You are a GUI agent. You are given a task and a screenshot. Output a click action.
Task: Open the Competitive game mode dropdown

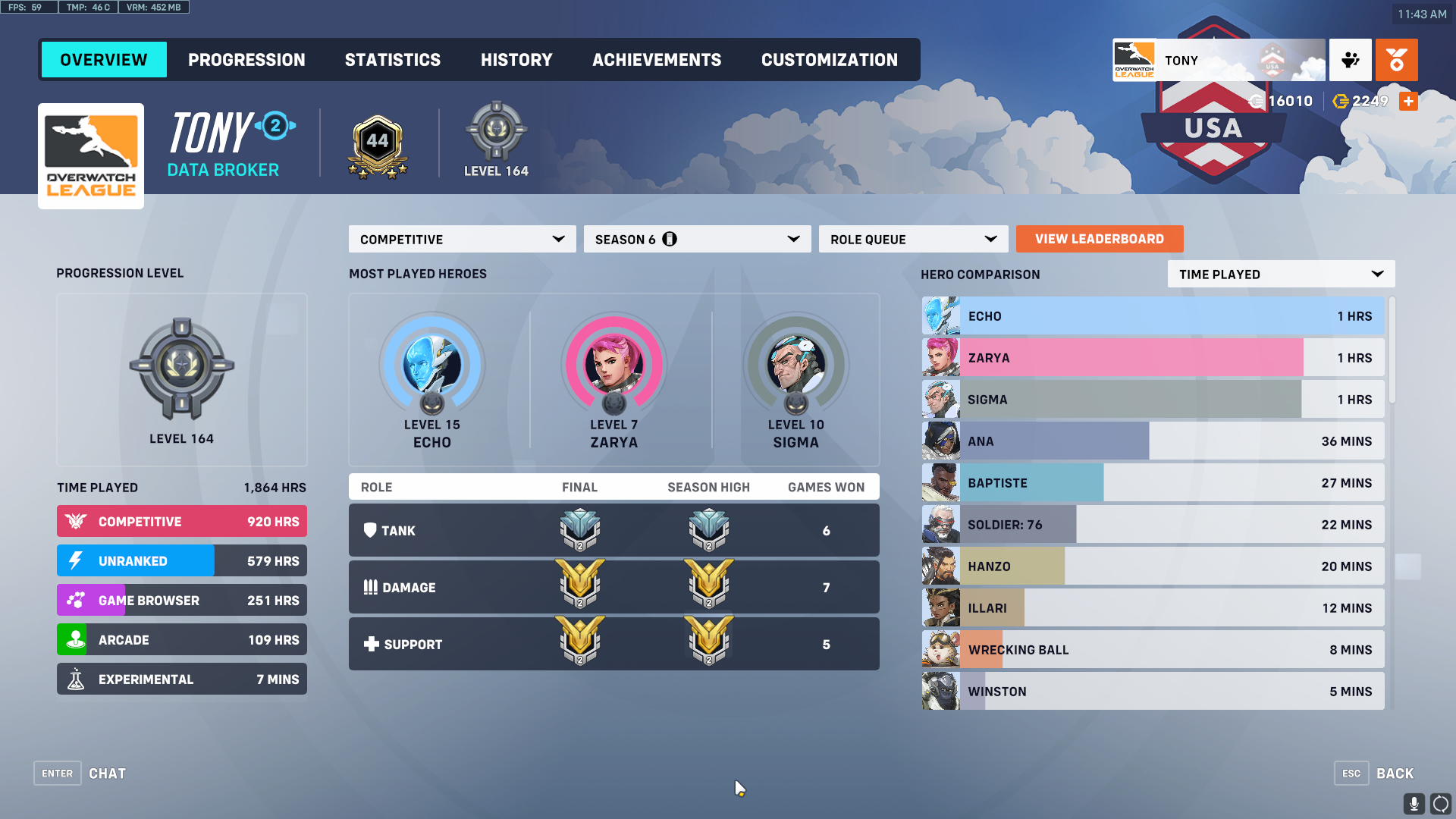click(461, 239)
